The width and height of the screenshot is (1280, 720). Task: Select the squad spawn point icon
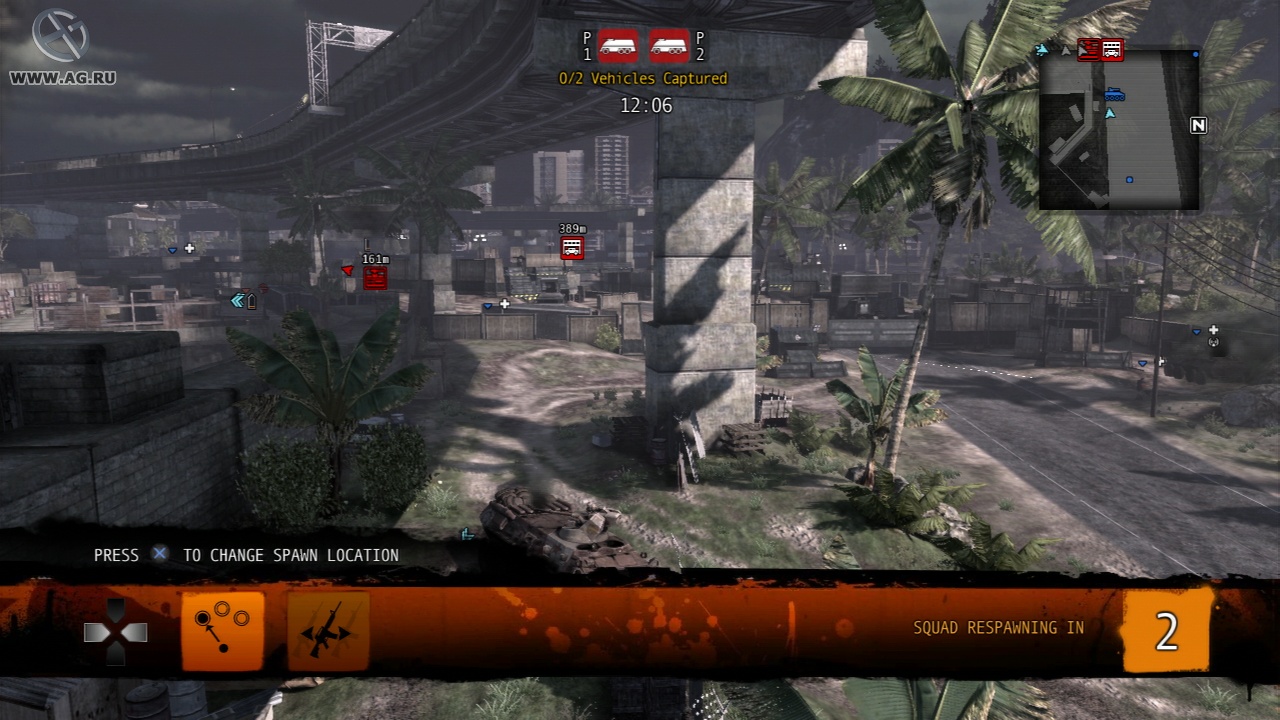(x=222, y=631)
